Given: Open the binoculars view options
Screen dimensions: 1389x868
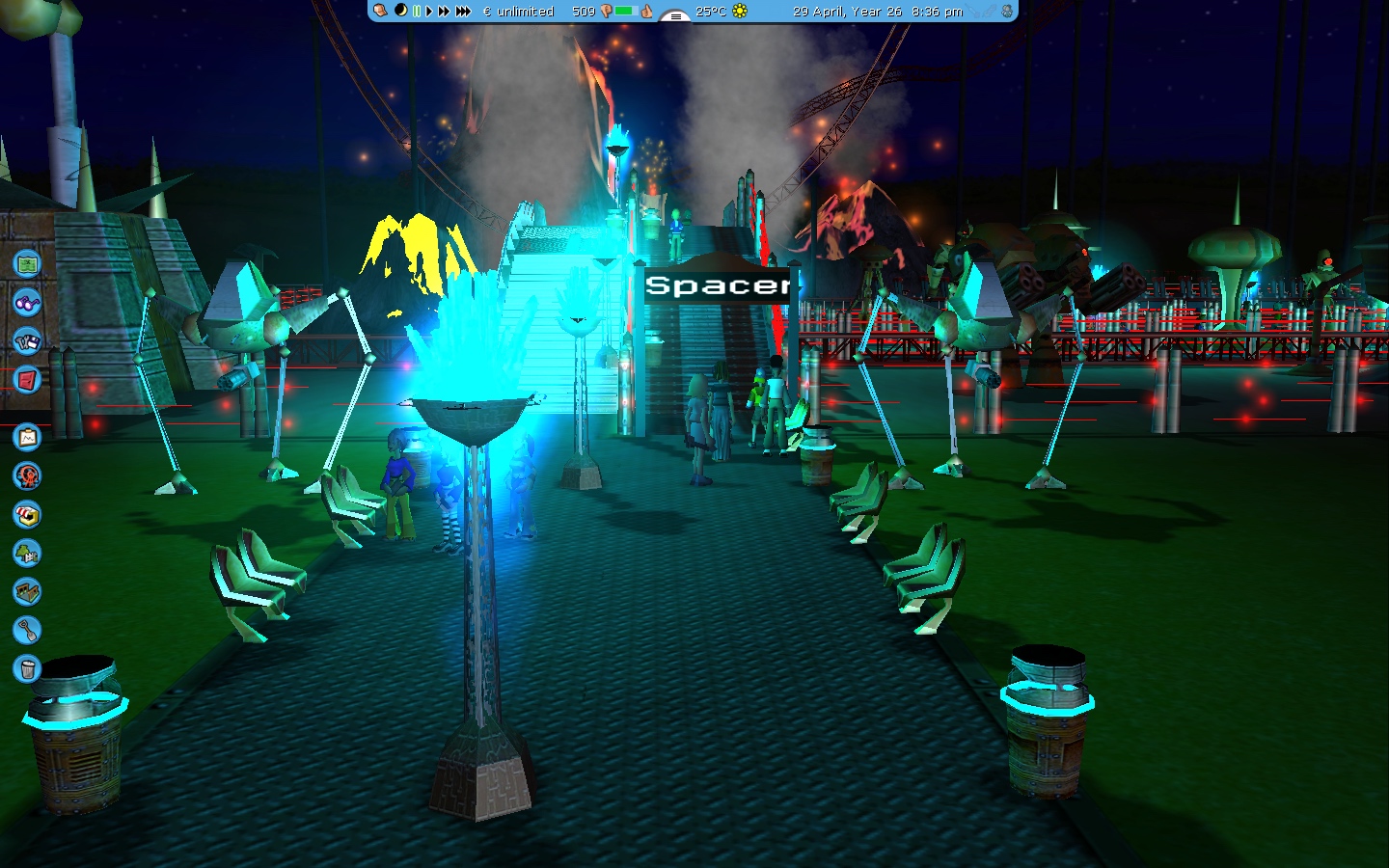Looking at the screenshot, I should click(x=27, y=302).
